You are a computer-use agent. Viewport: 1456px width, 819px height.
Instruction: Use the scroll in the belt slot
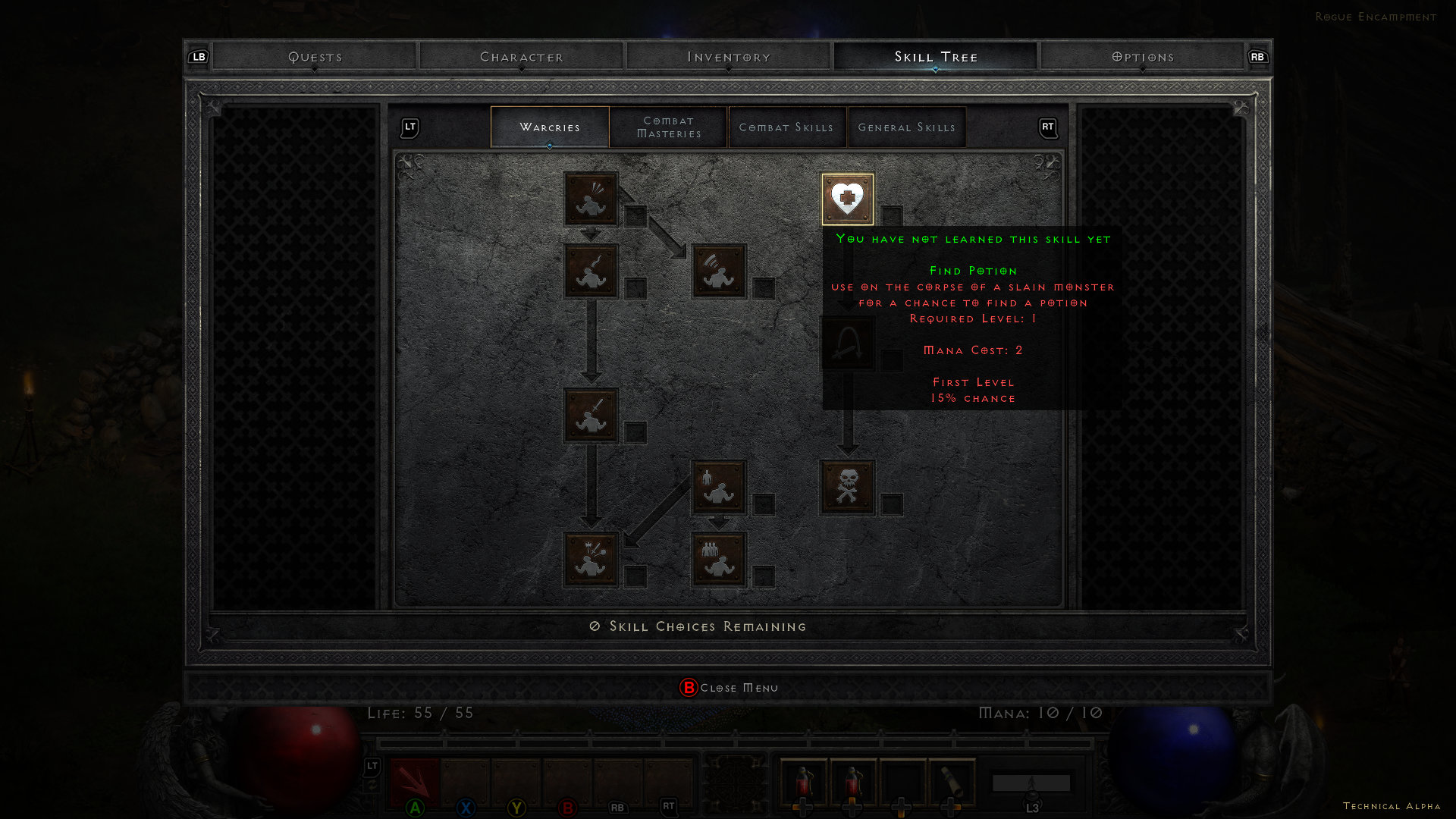pyautogui.click(x=952, y=783)
